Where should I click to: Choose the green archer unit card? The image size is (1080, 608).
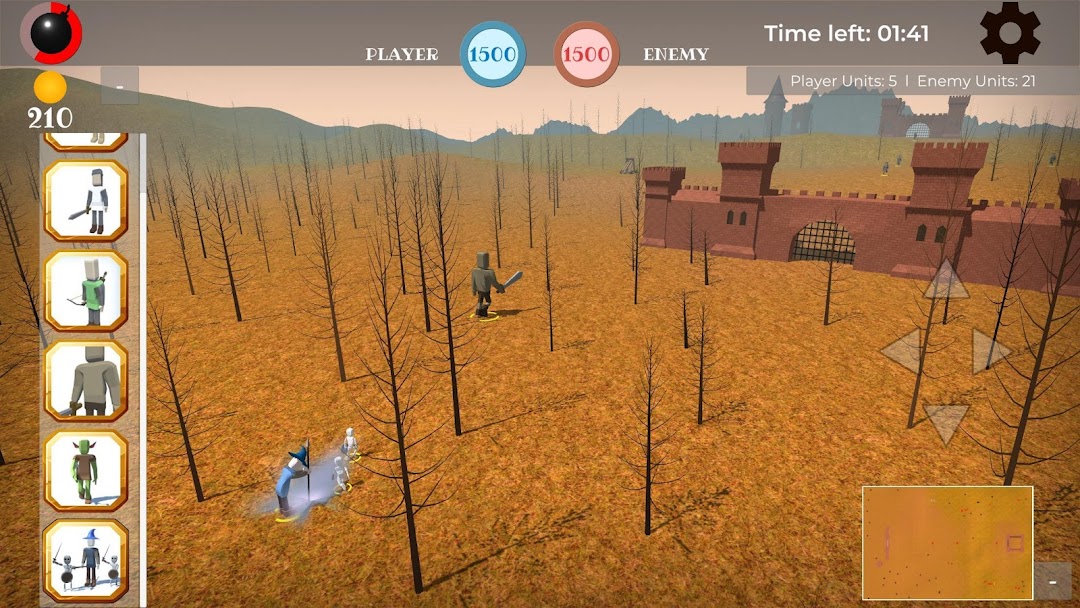pos(86,290)
